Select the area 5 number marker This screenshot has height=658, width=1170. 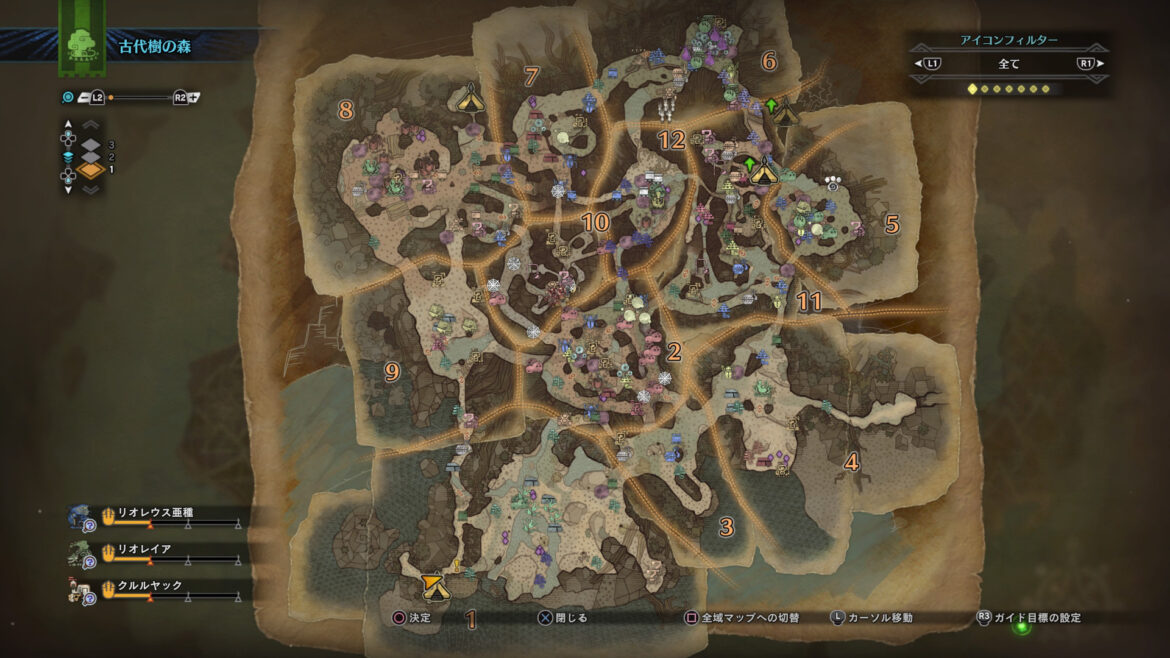point(892,223)
